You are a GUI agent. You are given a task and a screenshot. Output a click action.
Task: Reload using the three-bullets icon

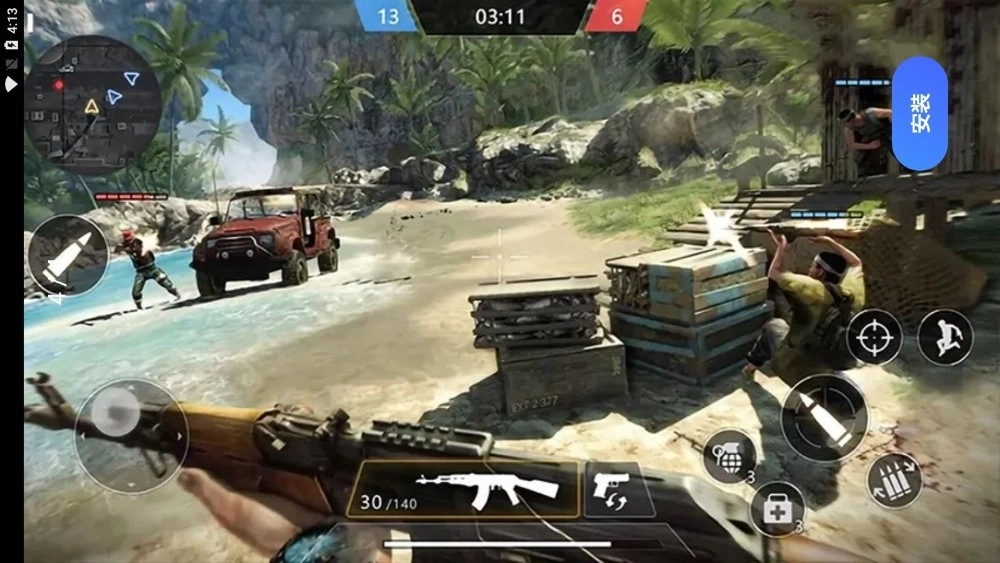pyautogui.click(x=894, y=480)
